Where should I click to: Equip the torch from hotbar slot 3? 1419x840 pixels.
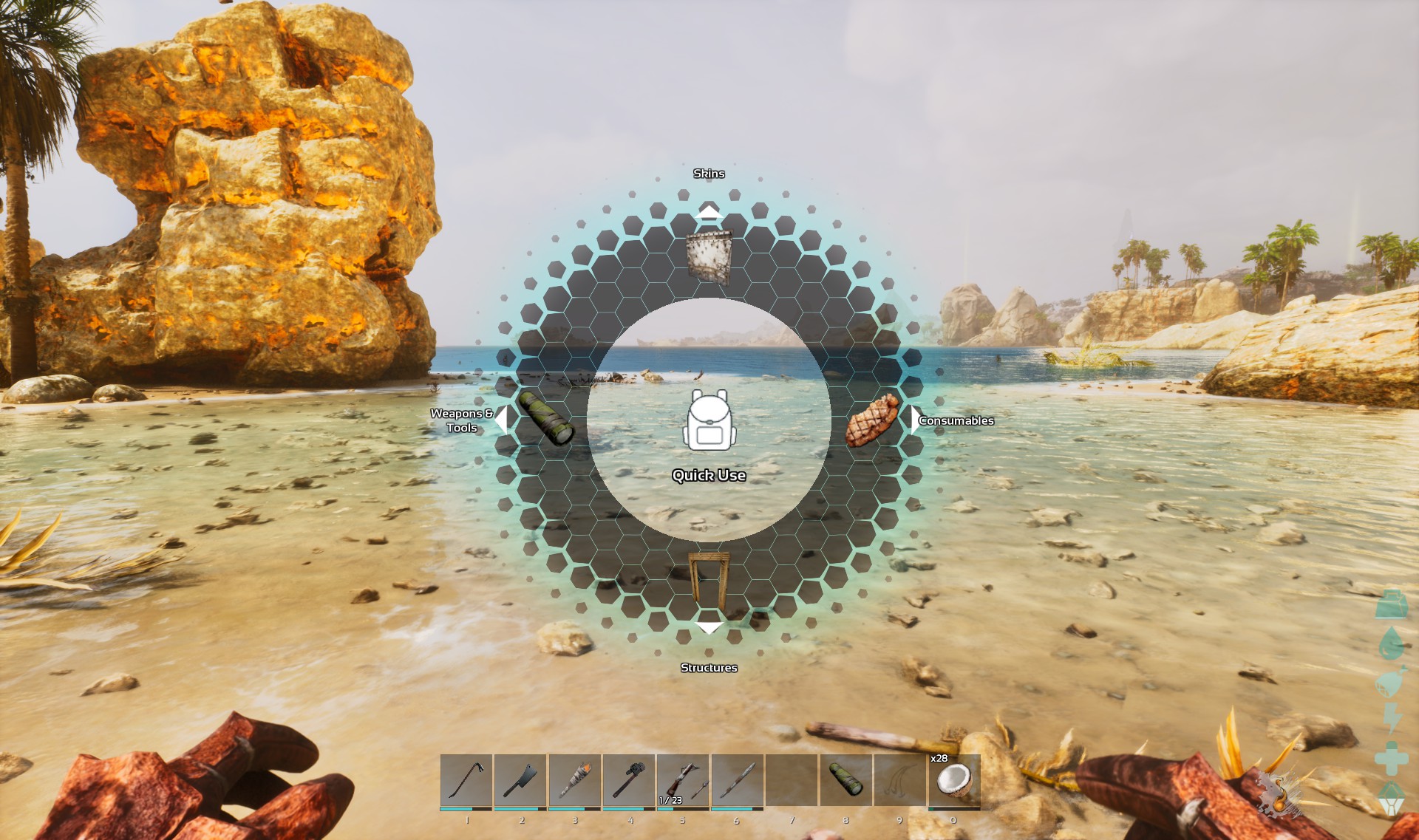click(x=573, y=779)
